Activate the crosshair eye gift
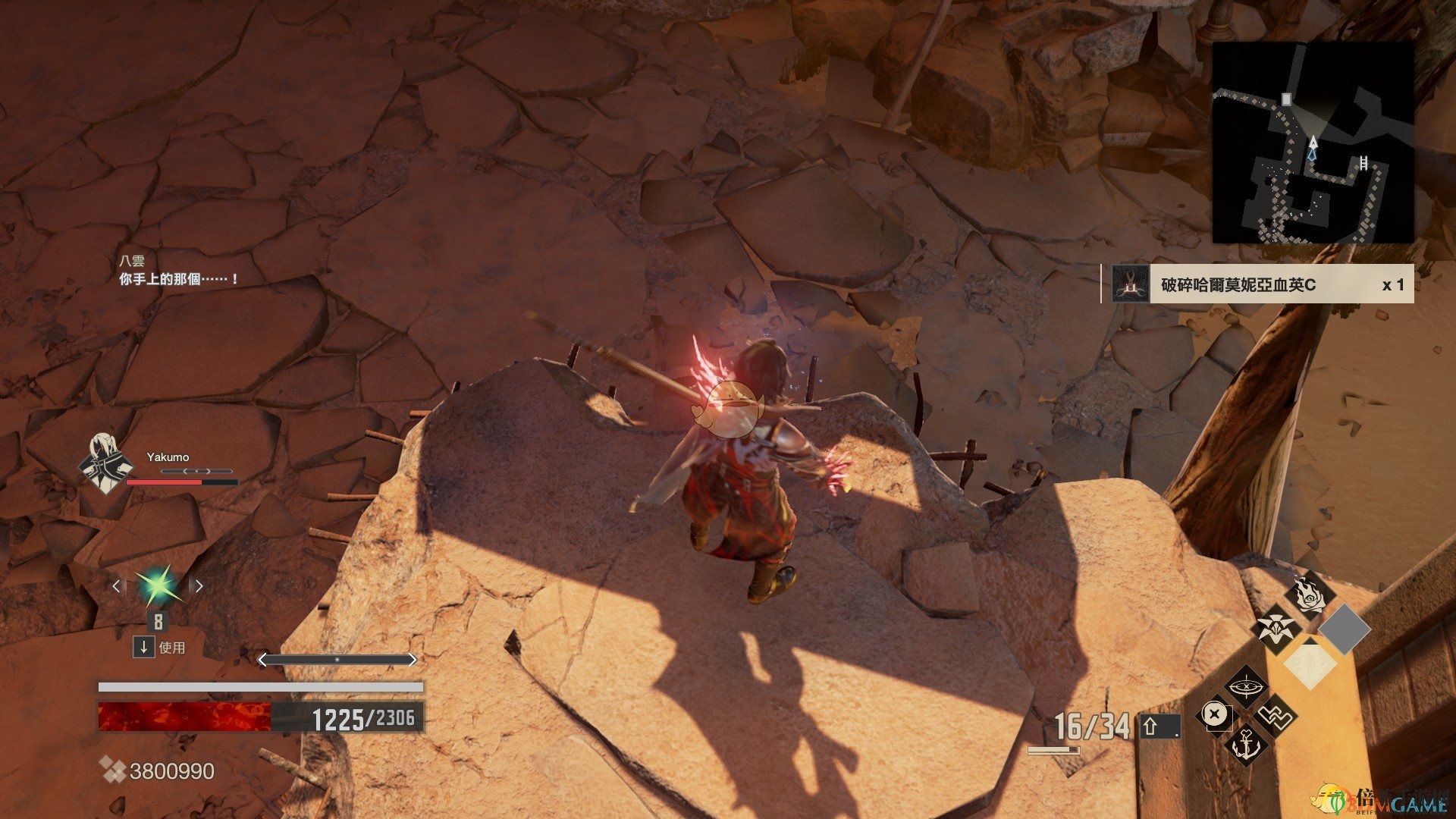The height and width of the screenshot is (819, 1456). click(x=1244, y=687)
